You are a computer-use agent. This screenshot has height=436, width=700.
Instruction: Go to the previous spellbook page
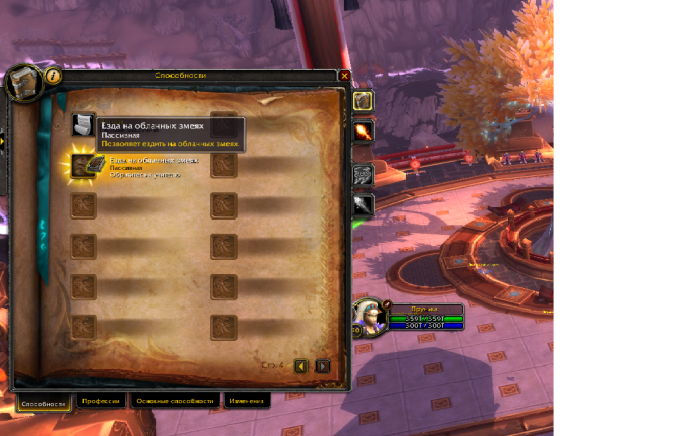[302, 366]
